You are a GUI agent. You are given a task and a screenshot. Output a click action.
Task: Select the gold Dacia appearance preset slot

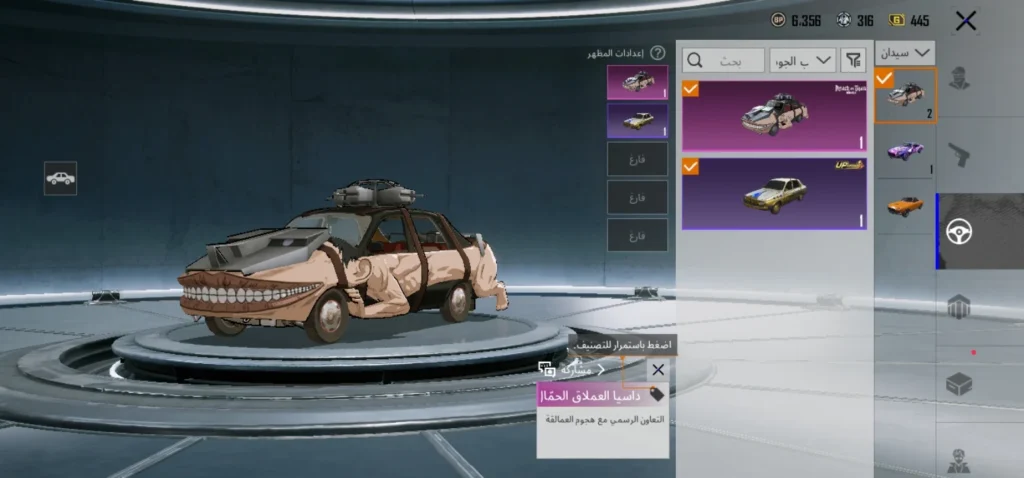click(x=637, y=121)
